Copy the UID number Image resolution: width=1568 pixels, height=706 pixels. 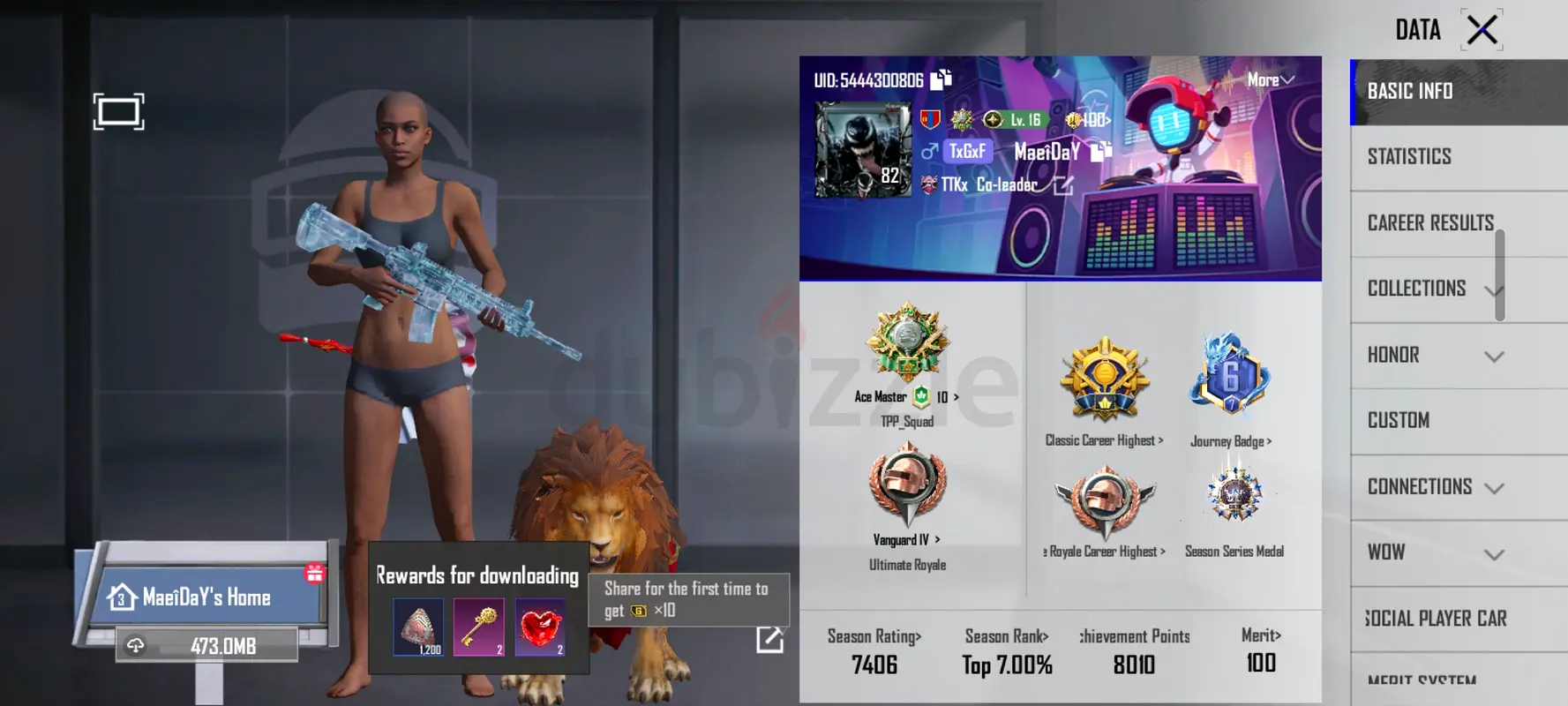[942, 79]
